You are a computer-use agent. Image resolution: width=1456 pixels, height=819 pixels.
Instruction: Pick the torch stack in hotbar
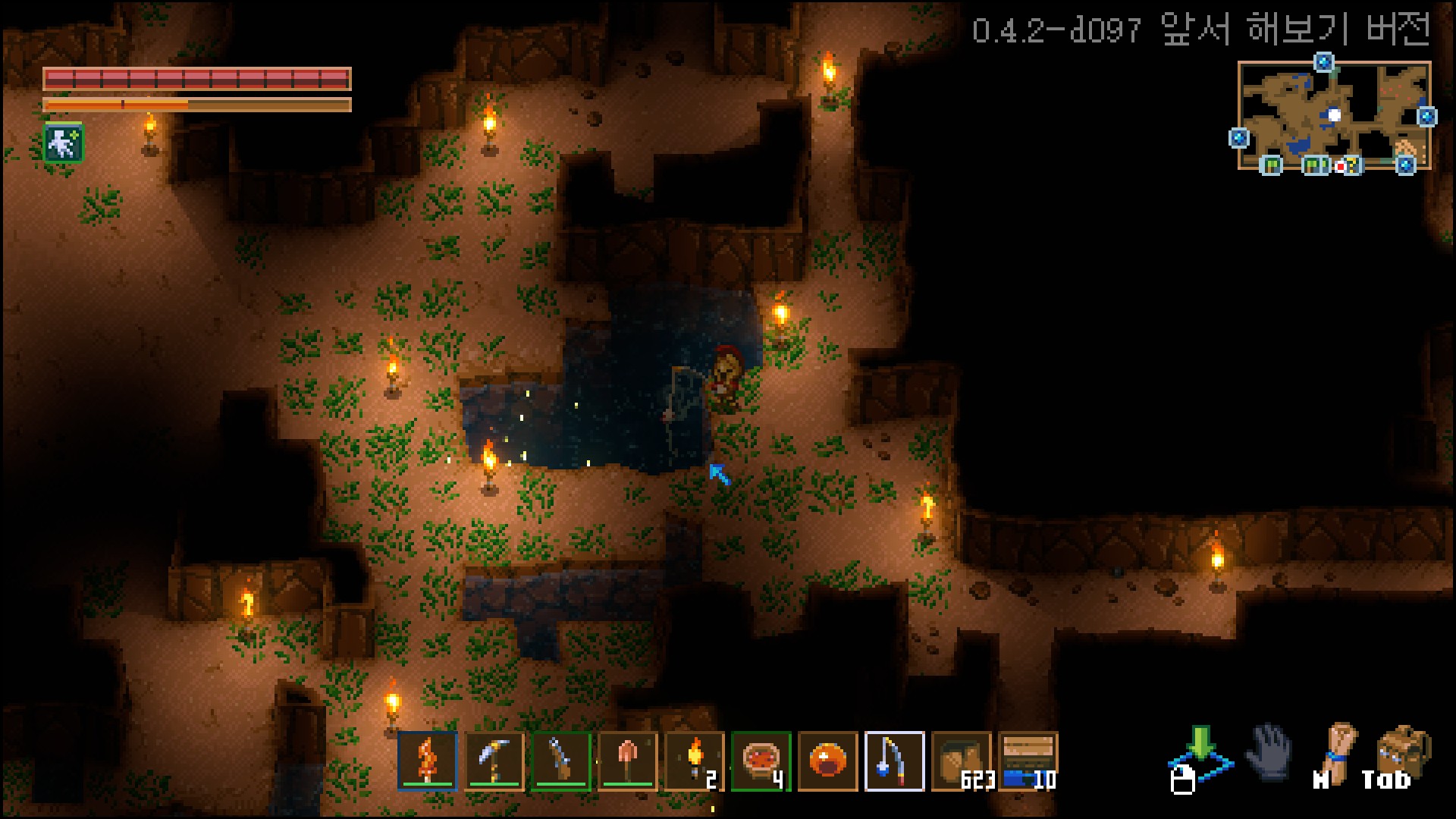[695, 761]
